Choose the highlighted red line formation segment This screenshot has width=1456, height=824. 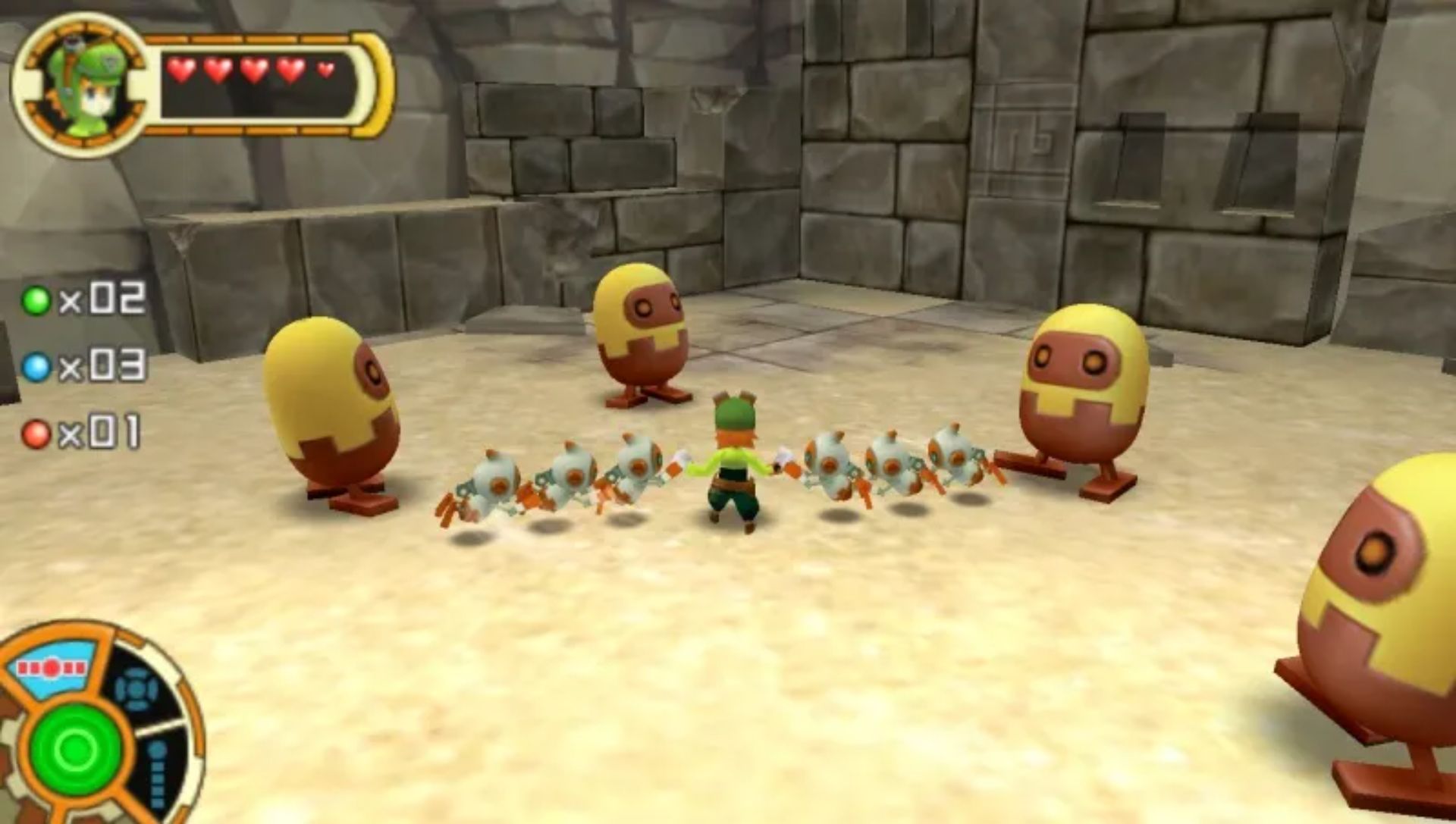[52, 669]
